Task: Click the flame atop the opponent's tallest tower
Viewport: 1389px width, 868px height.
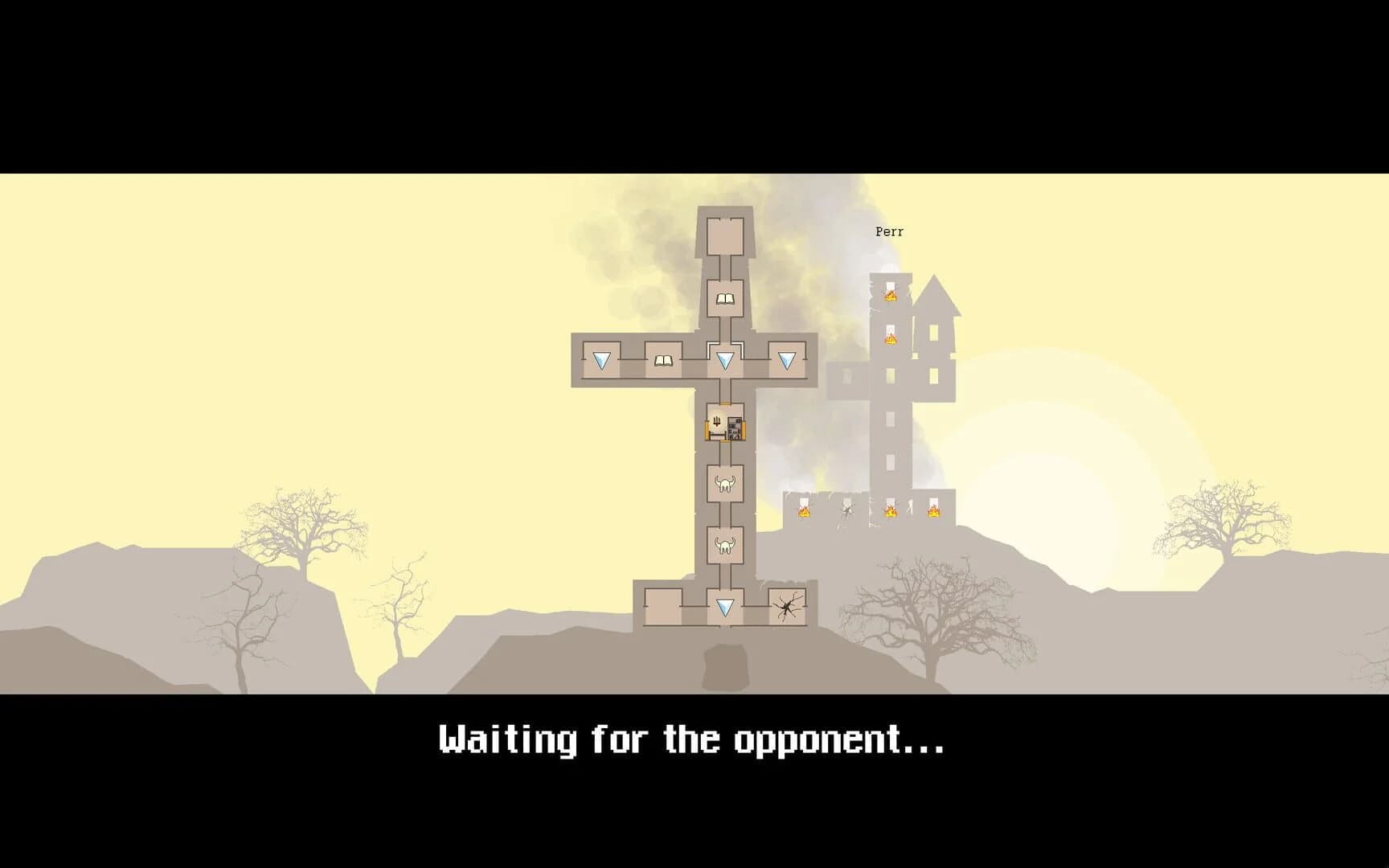Action: [x=889, y=297]
